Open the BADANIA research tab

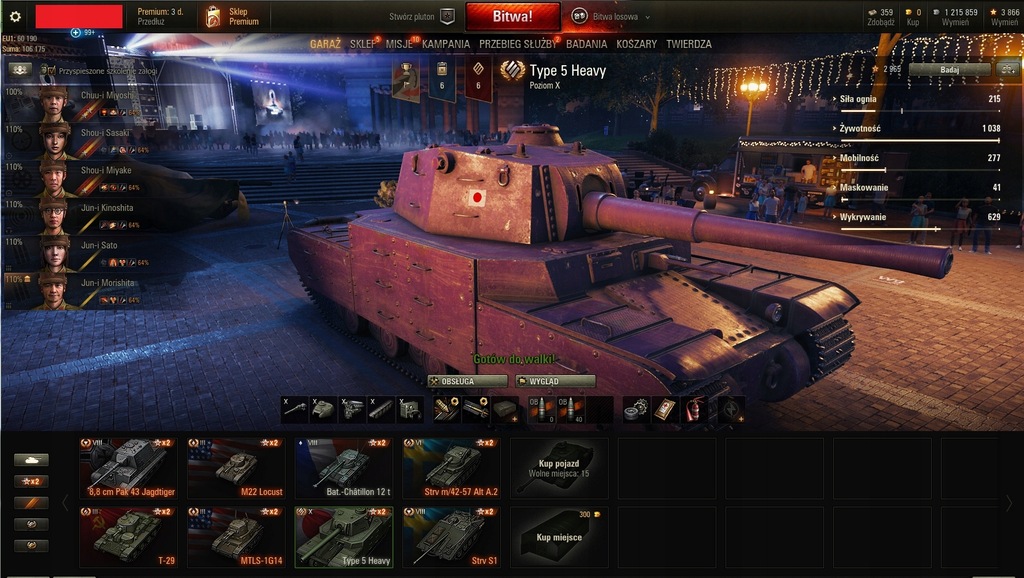pos(587,44)
